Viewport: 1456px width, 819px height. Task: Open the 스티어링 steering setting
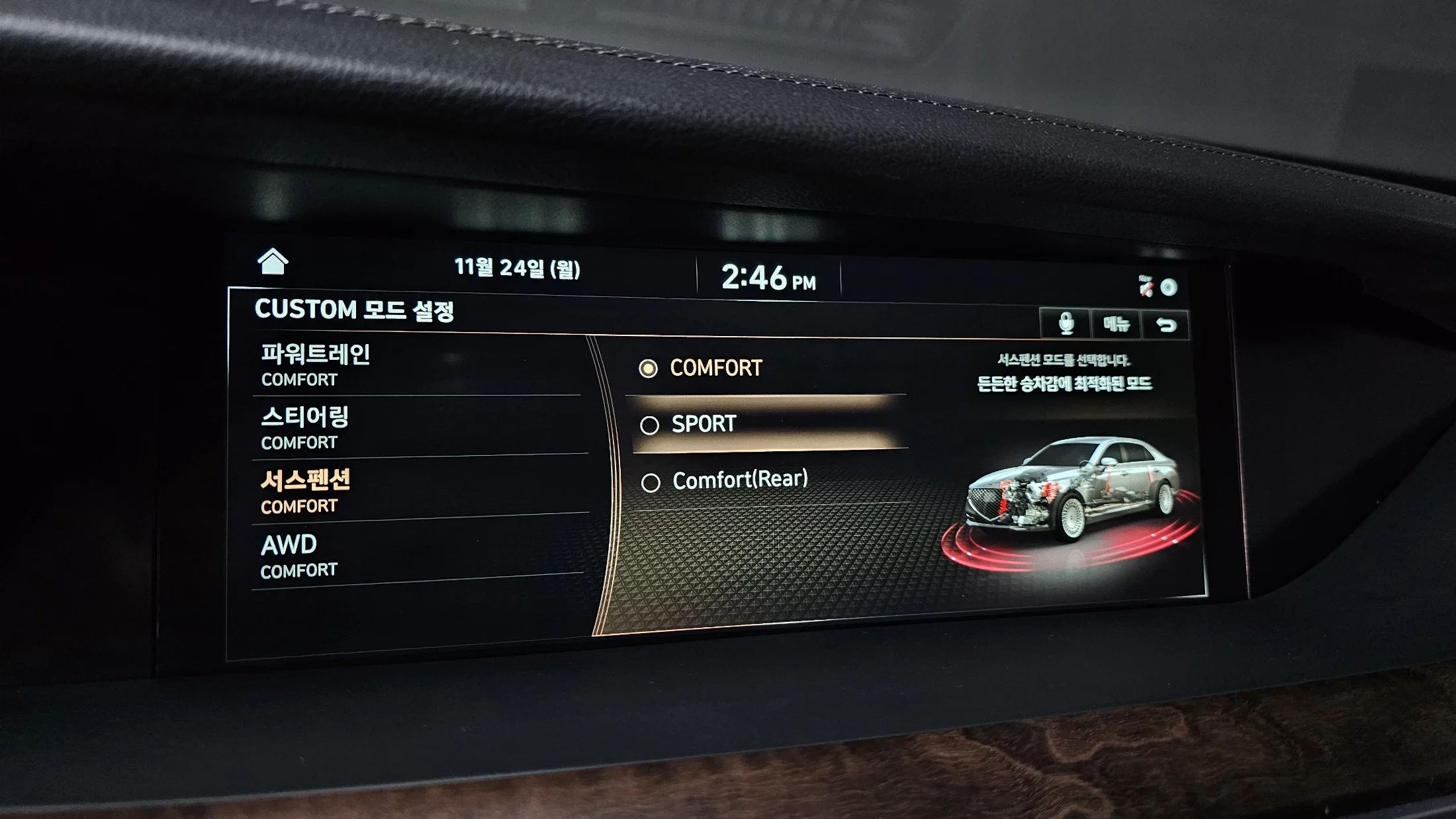pyautogui.click(x=417, y=427)
